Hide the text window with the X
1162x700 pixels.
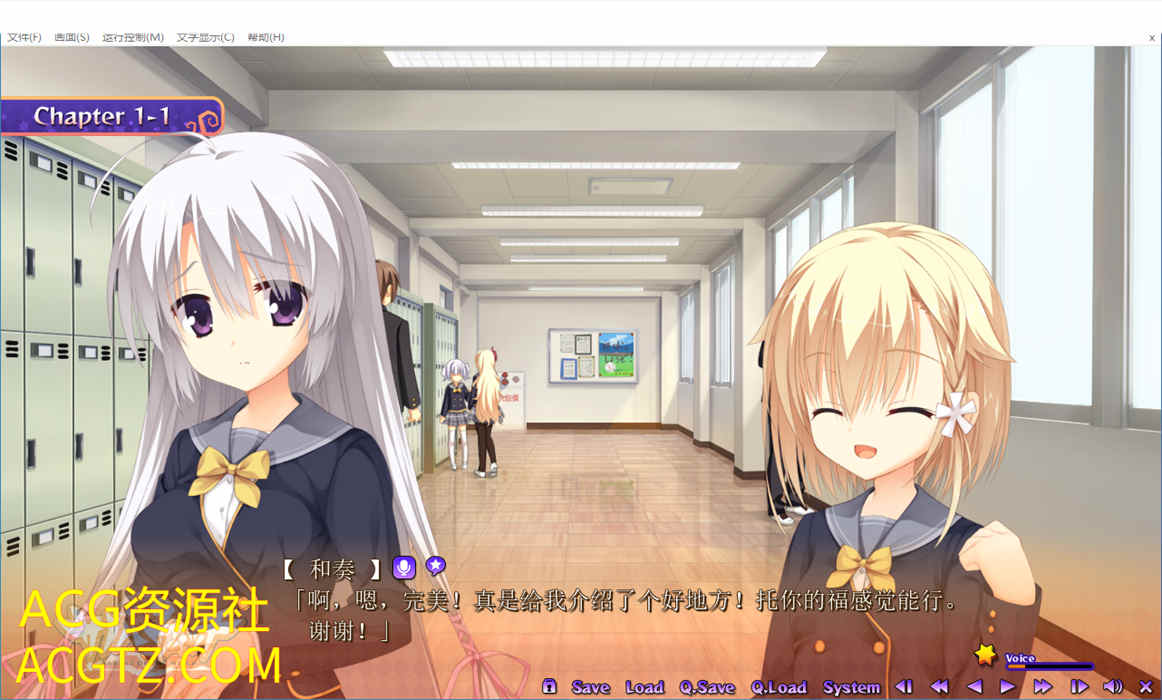pos(1146,687)
